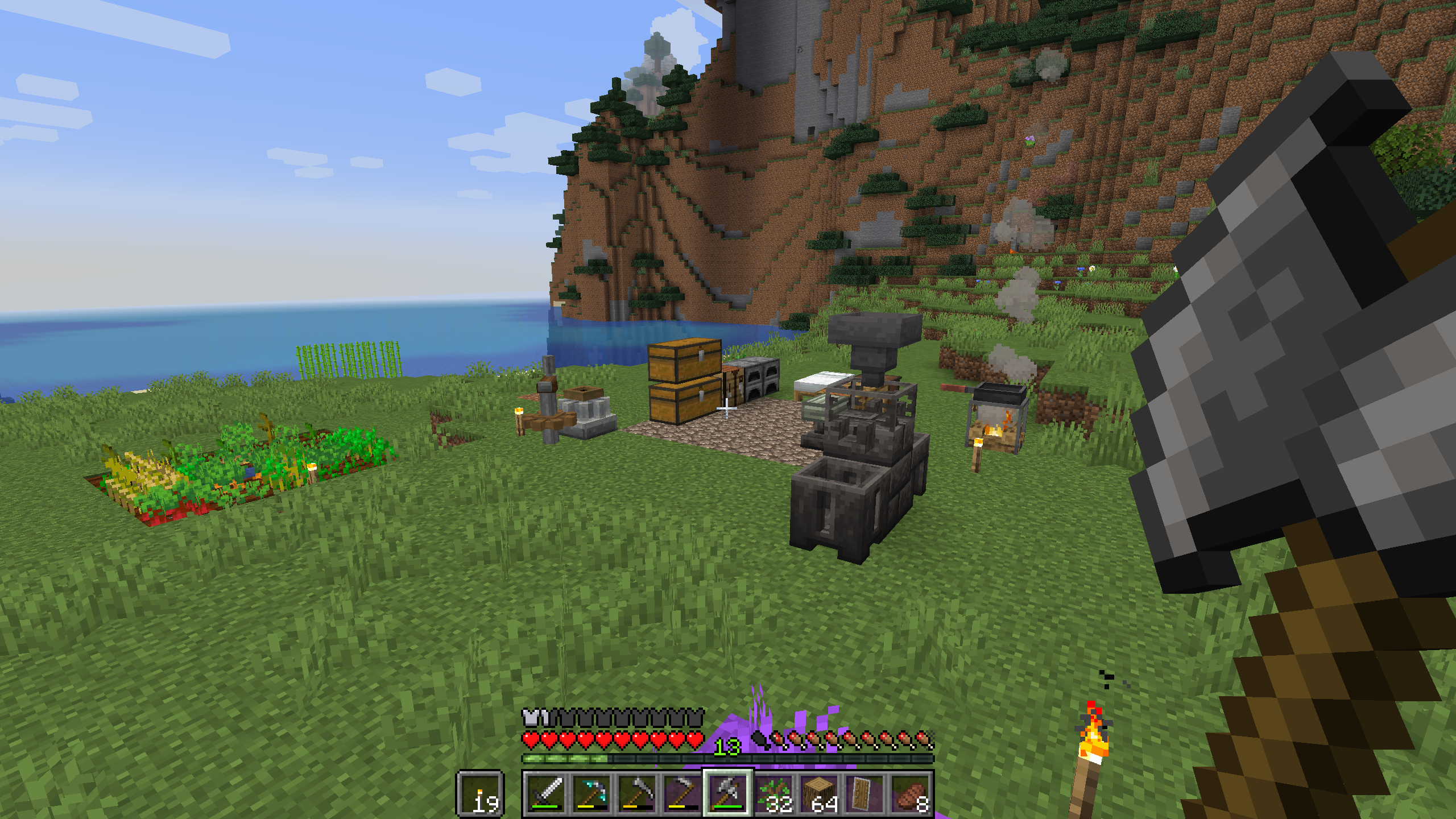Pick the leafy branches stack of 32
The image size is (1456, 819).
click(774, 793)
